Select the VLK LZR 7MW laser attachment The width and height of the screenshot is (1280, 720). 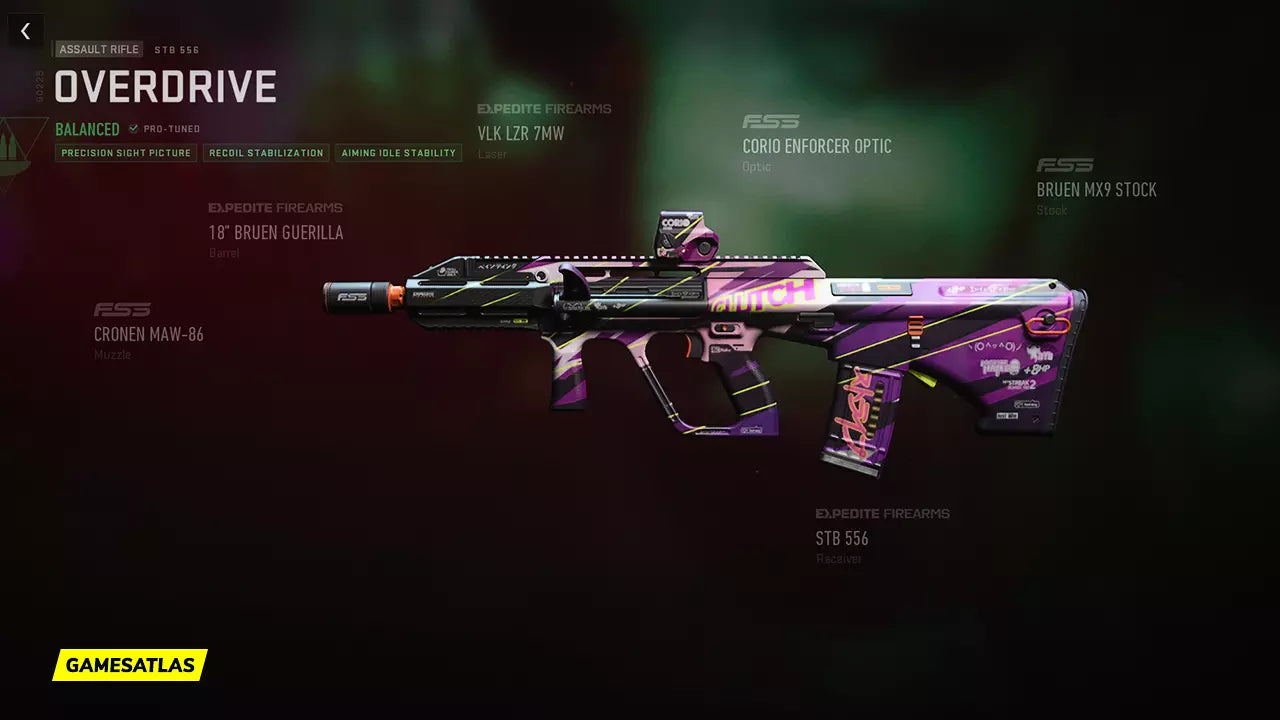coord(521,133)
